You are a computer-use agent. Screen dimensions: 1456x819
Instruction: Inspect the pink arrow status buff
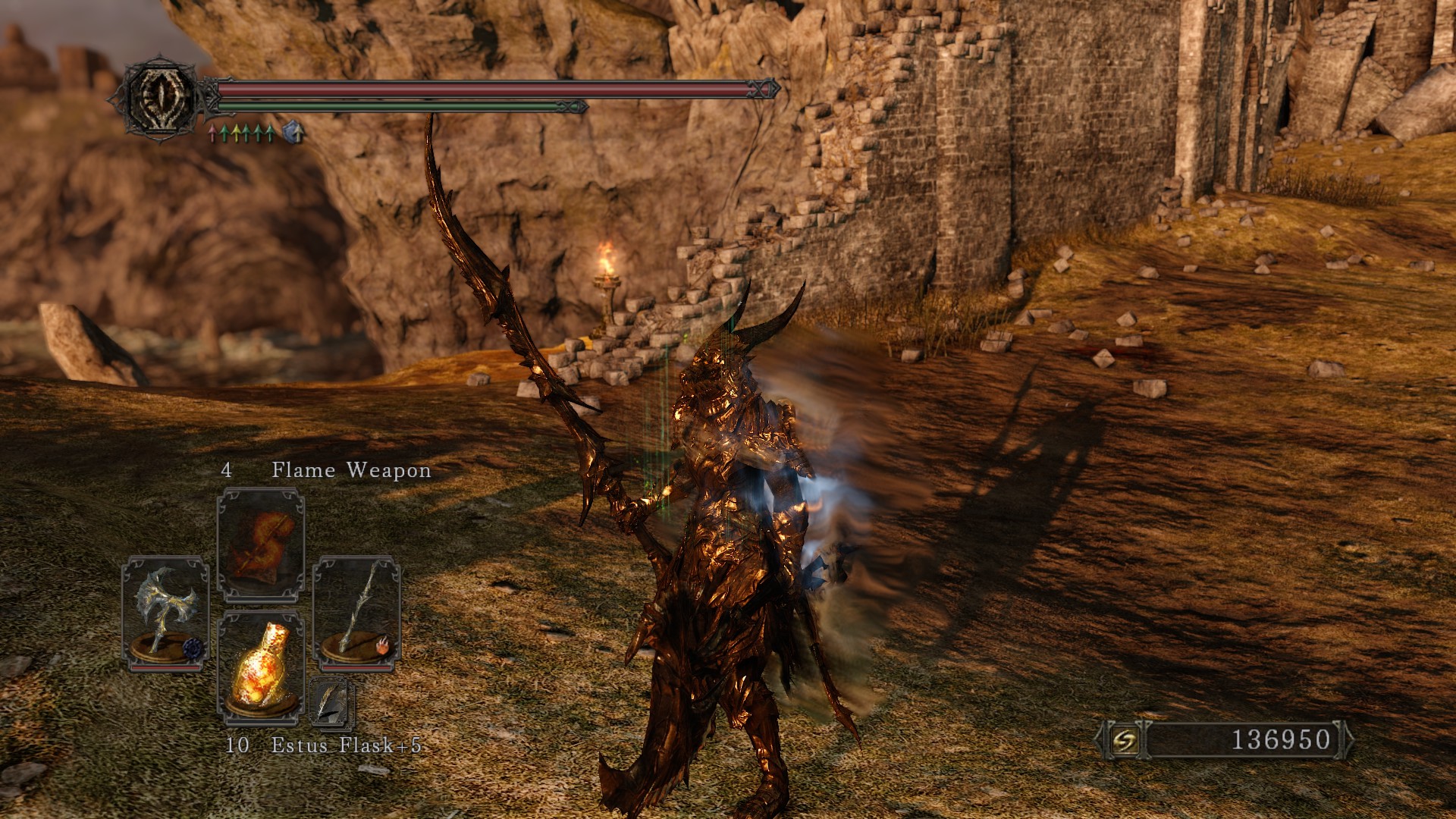click(213, 134)
